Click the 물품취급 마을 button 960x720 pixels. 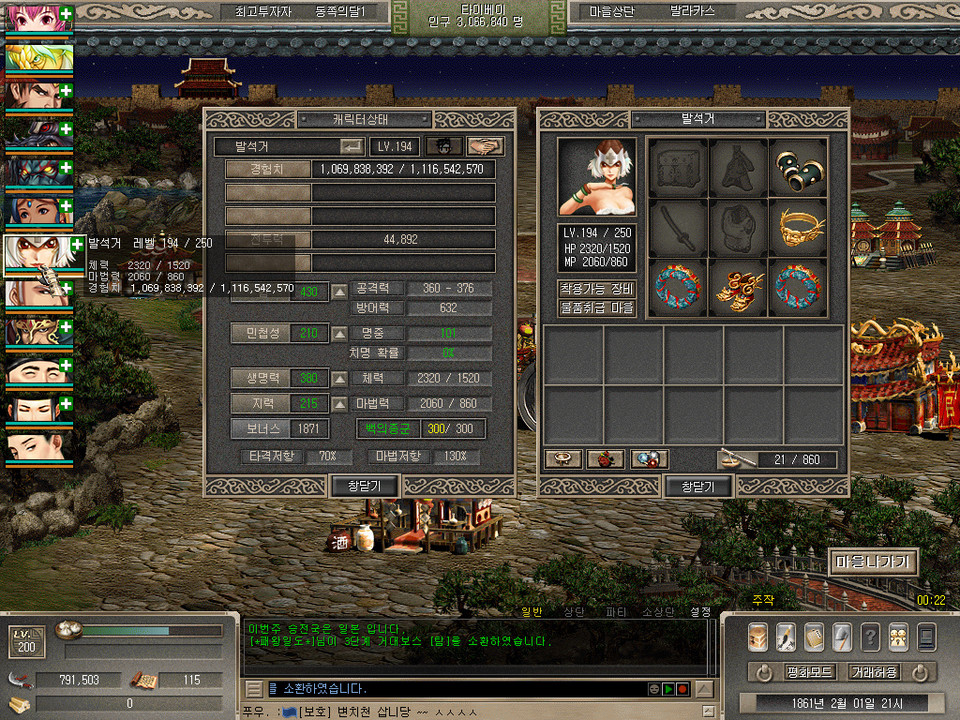tap(596, 308)
